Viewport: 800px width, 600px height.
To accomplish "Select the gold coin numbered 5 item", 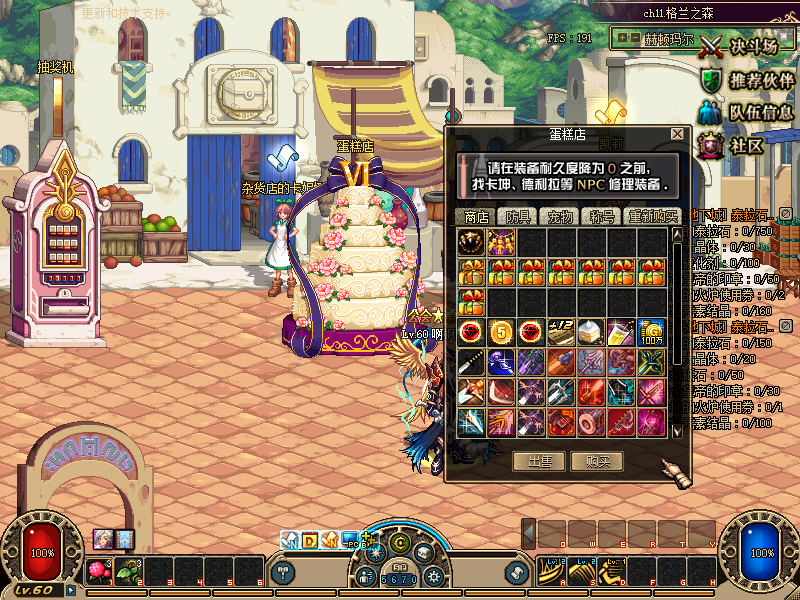I will pos(501,331).
